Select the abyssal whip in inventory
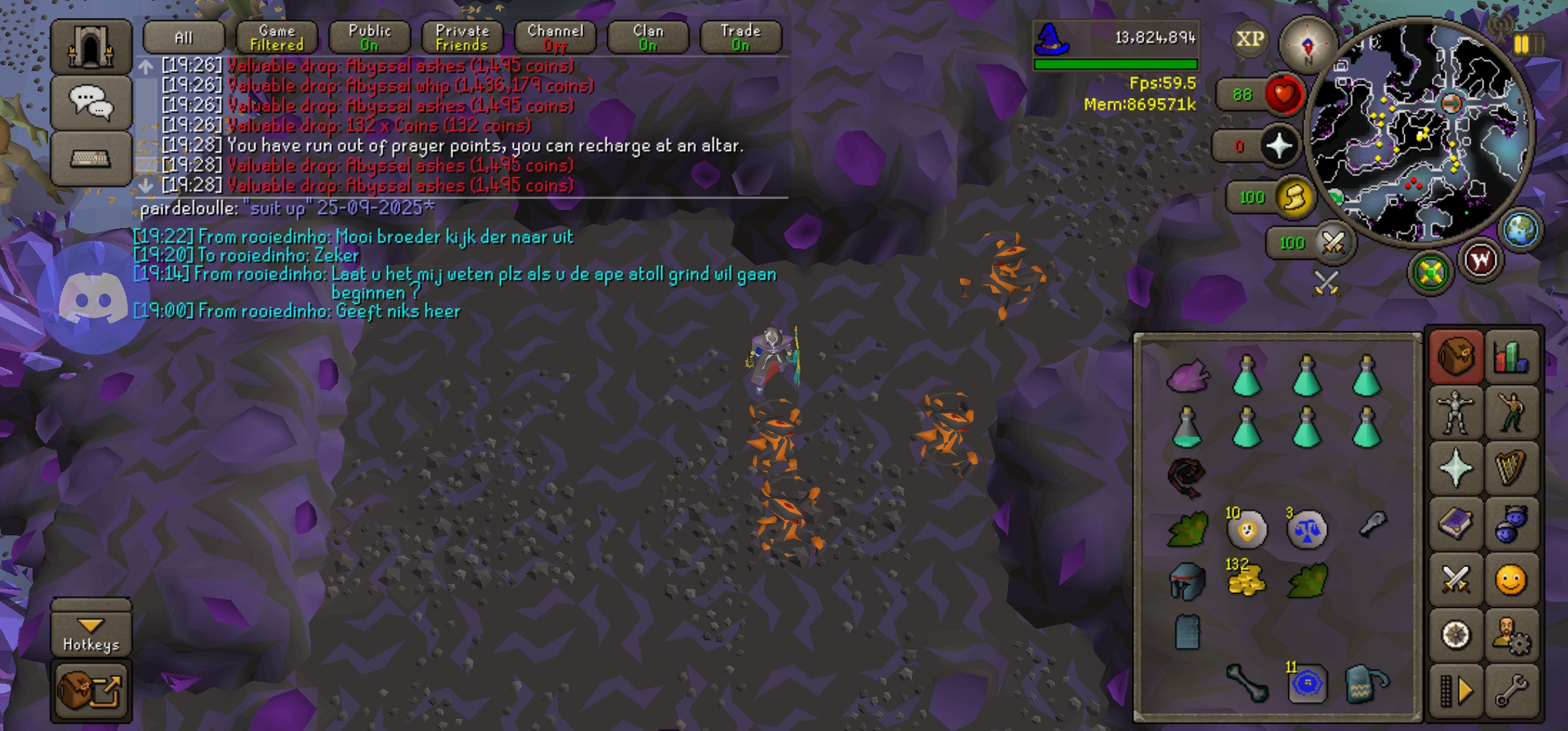 tap(1187, 476)
